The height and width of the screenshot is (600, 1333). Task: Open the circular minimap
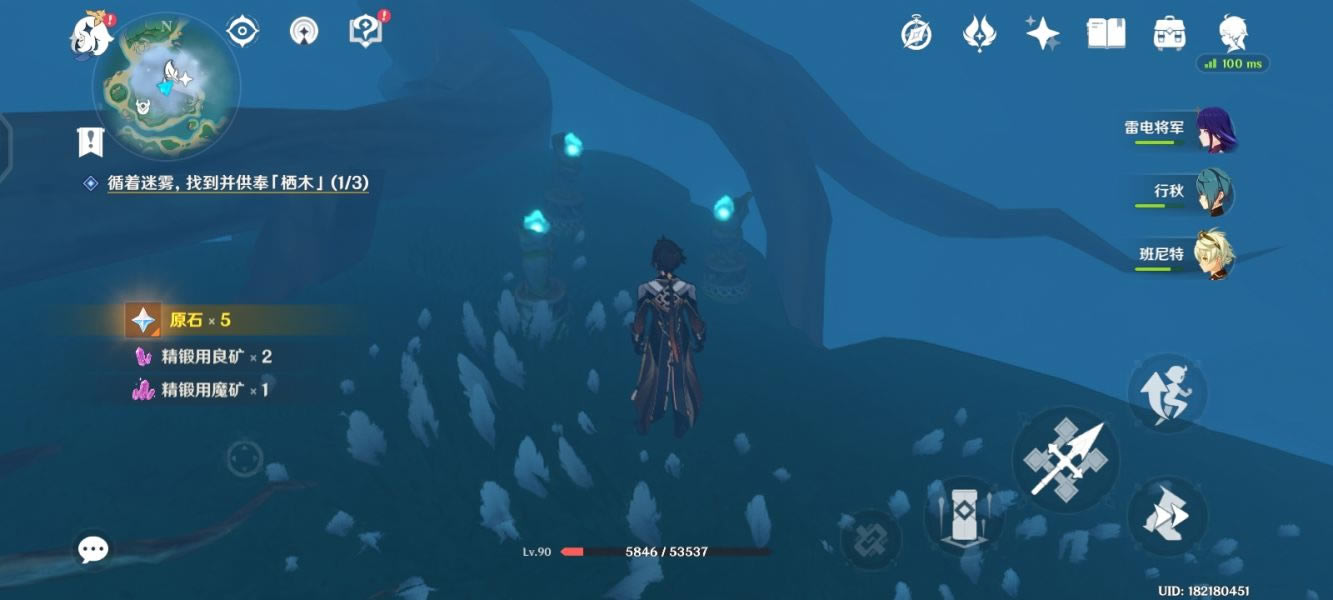coord(166,85)
